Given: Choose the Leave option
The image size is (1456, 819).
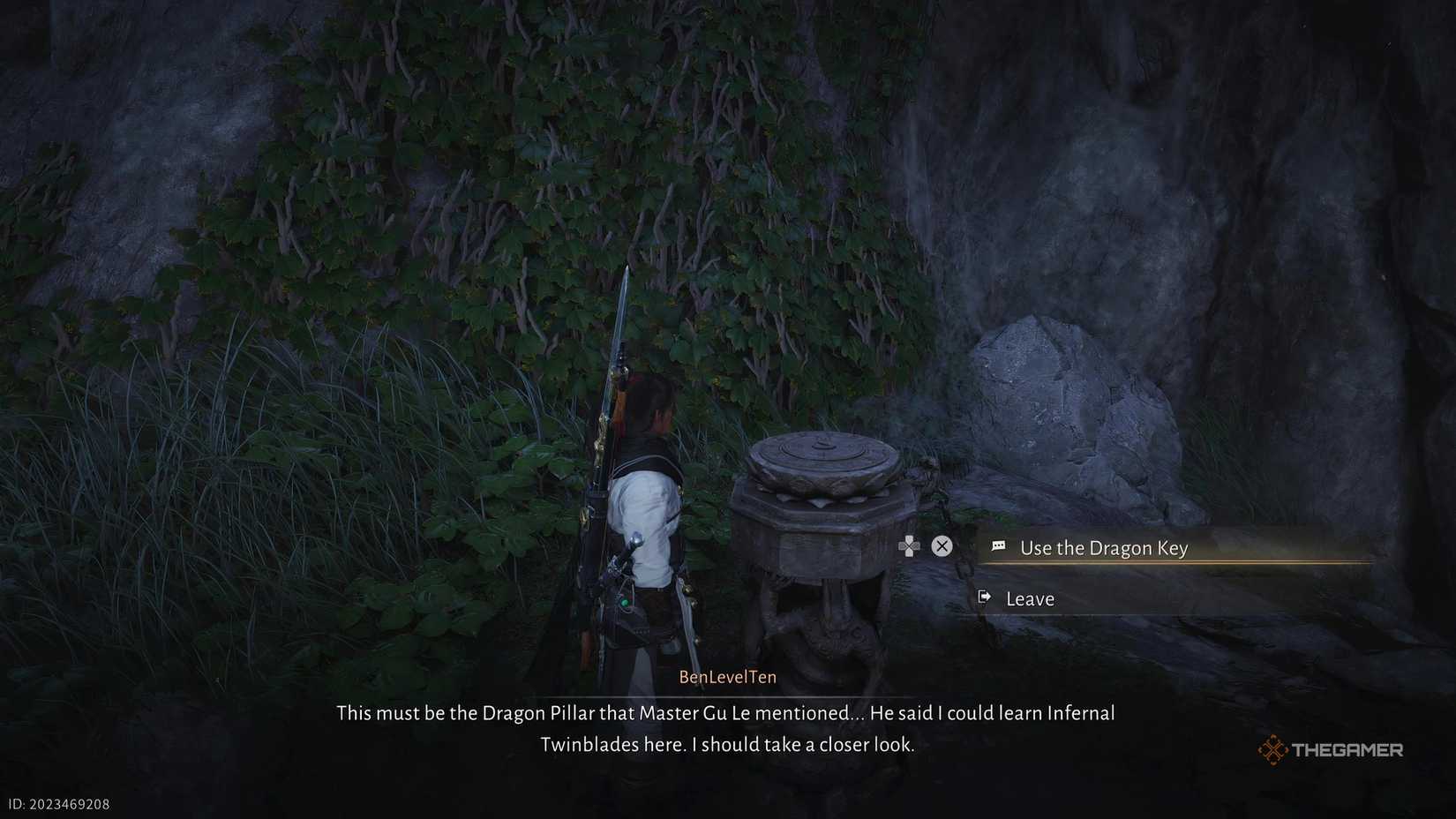Looking at the screenshot, I should [x=1030, y=598].
